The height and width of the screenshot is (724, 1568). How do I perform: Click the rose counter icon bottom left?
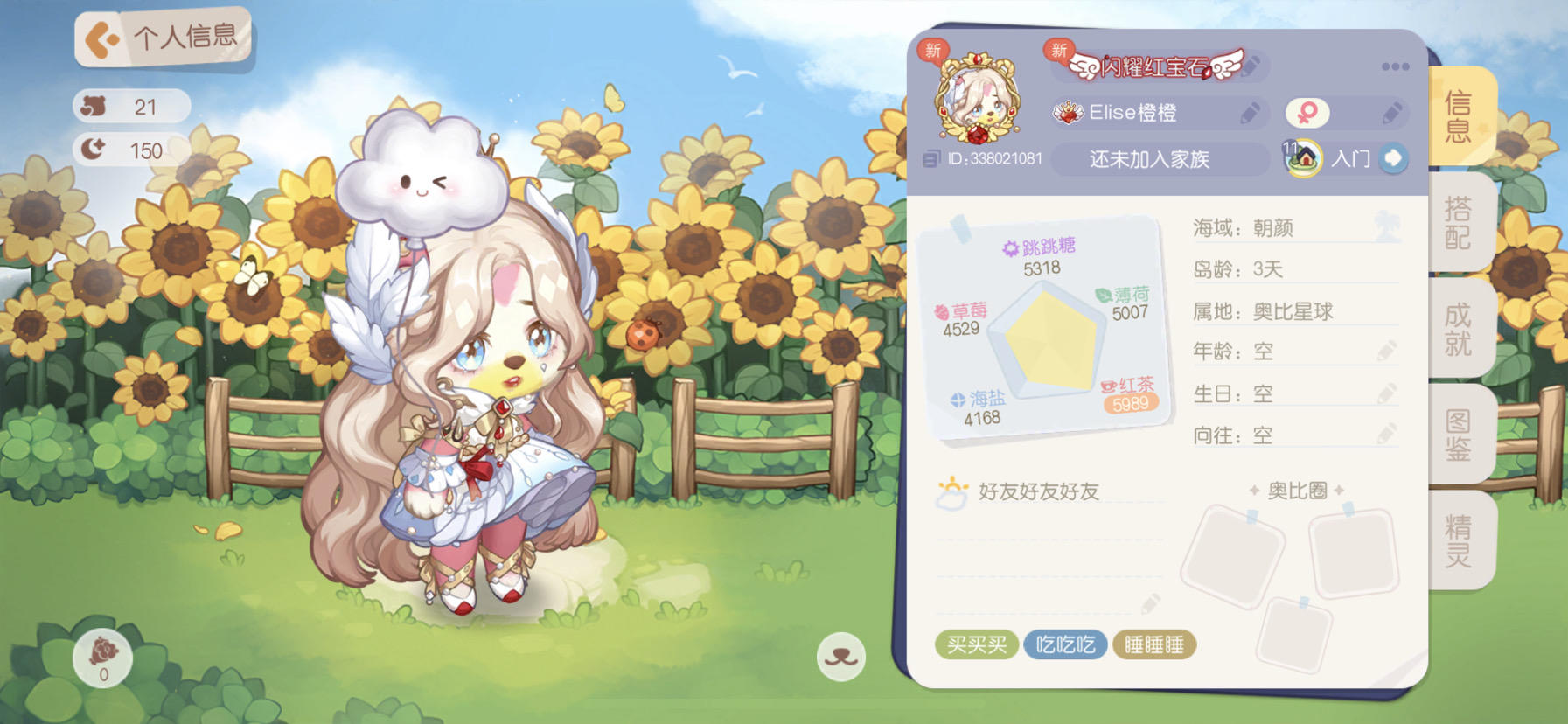coord(102,658)
